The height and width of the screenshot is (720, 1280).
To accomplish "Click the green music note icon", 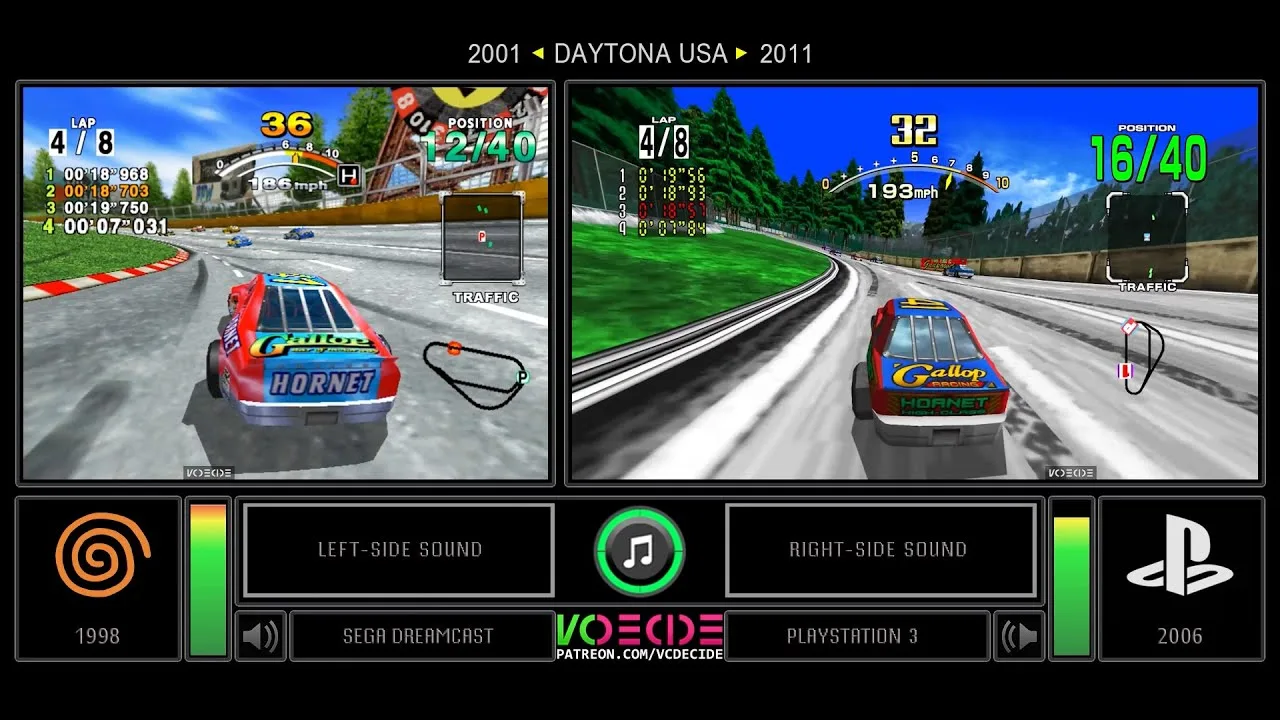I will pos(639,551).
